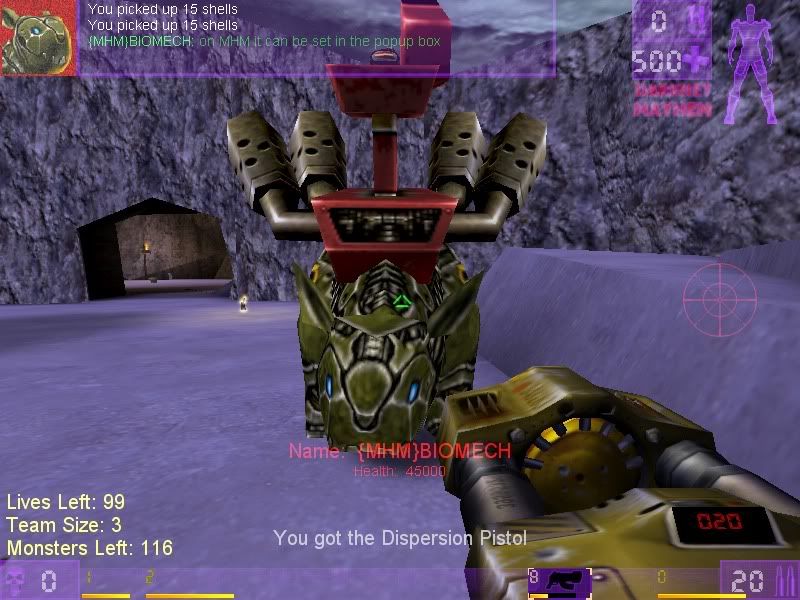800x600 pixels.
Task: Click the speaker portrait in chat area
Action: (x=39, y=37)
